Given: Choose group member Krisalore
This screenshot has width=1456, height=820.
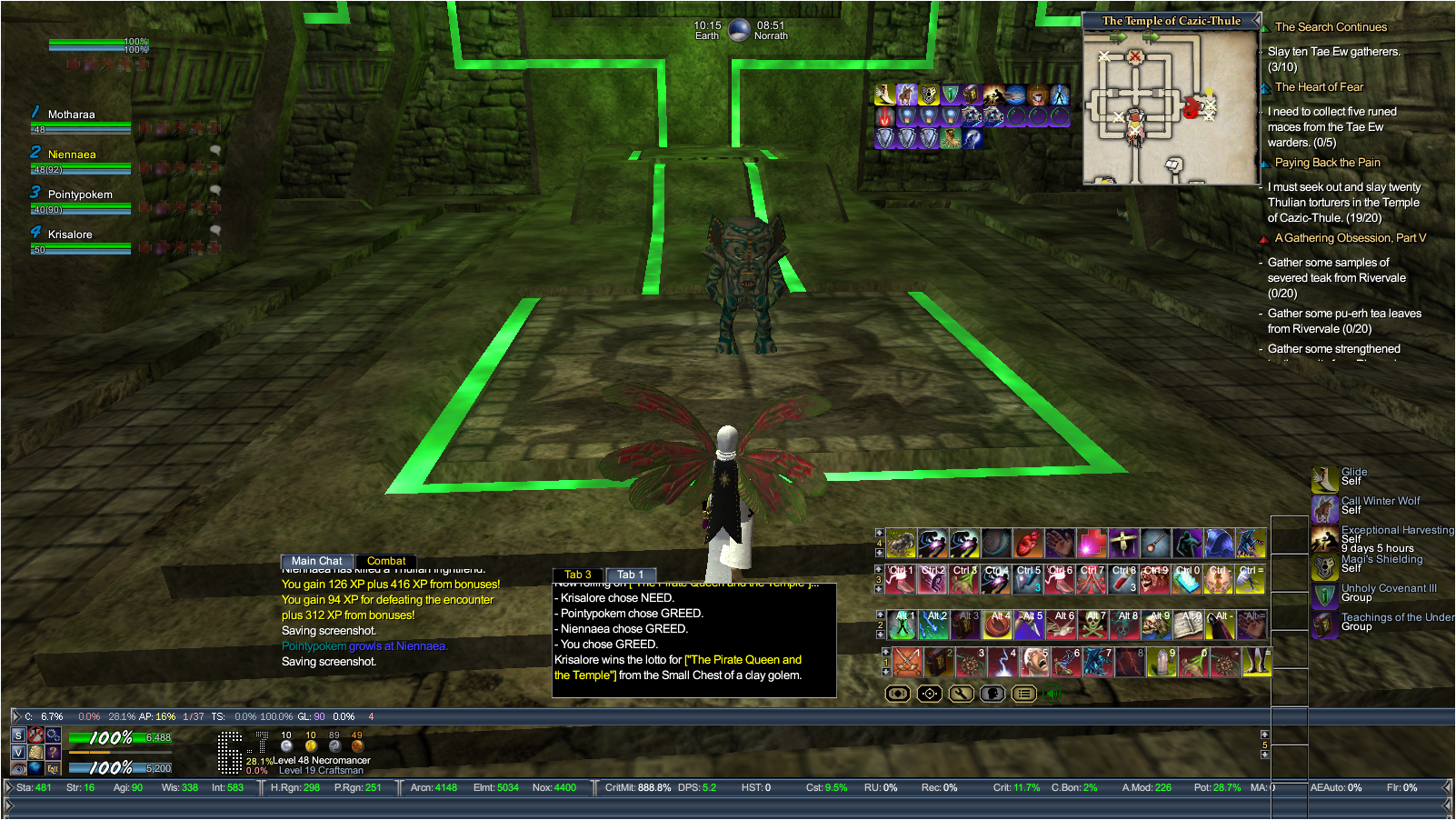Looking at the screenshot, I should click(x=70, y=235).
